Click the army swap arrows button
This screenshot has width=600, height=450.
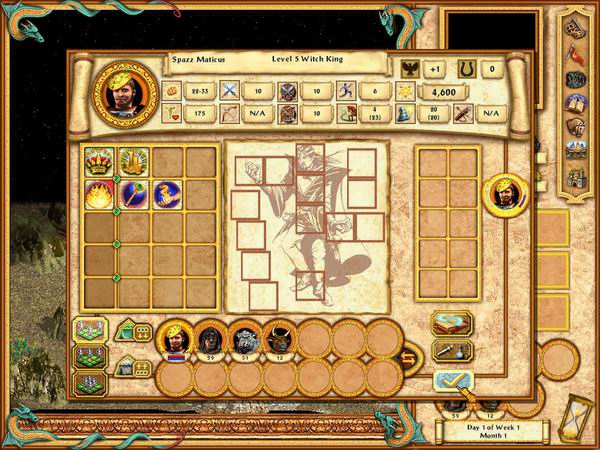point(409,358)
